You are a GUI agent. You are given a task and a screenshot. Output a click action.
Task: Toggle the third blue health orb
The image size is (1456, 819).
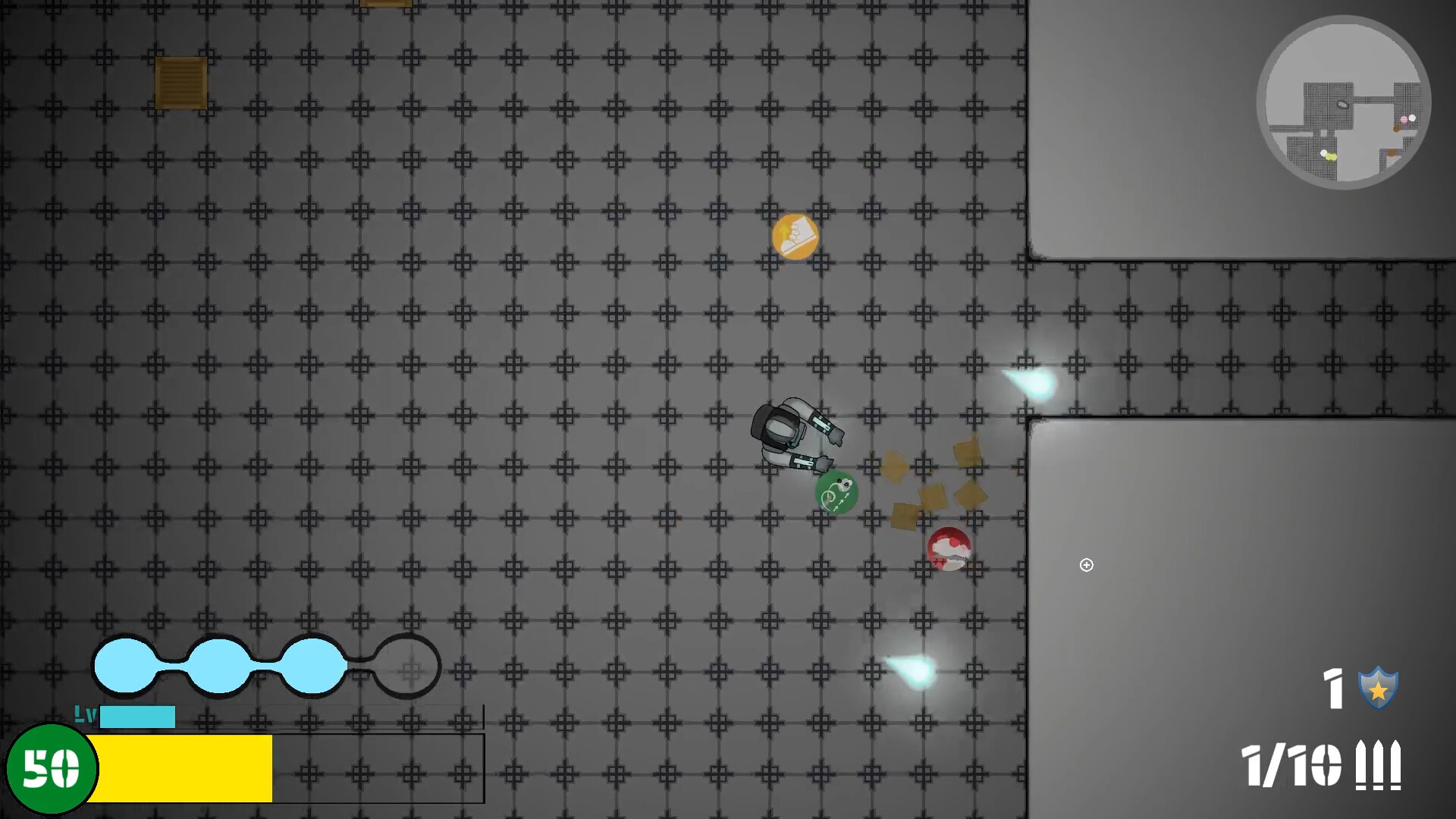311,665
